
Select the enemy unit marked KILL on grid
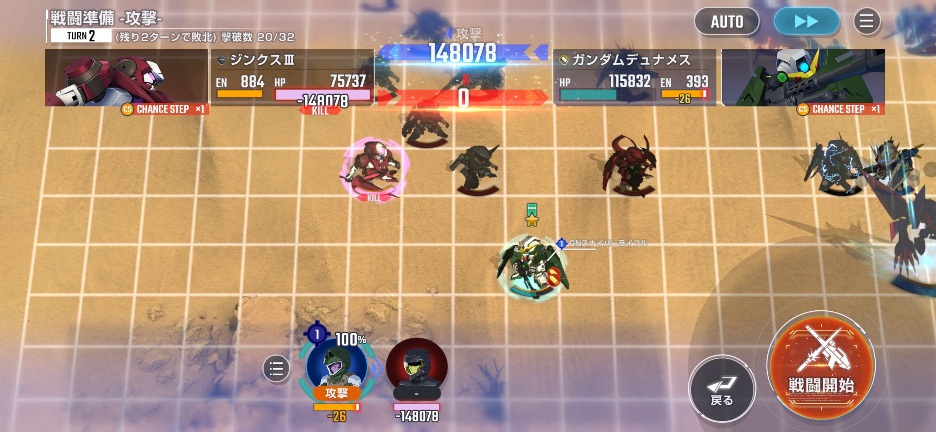tap(375, 168)
